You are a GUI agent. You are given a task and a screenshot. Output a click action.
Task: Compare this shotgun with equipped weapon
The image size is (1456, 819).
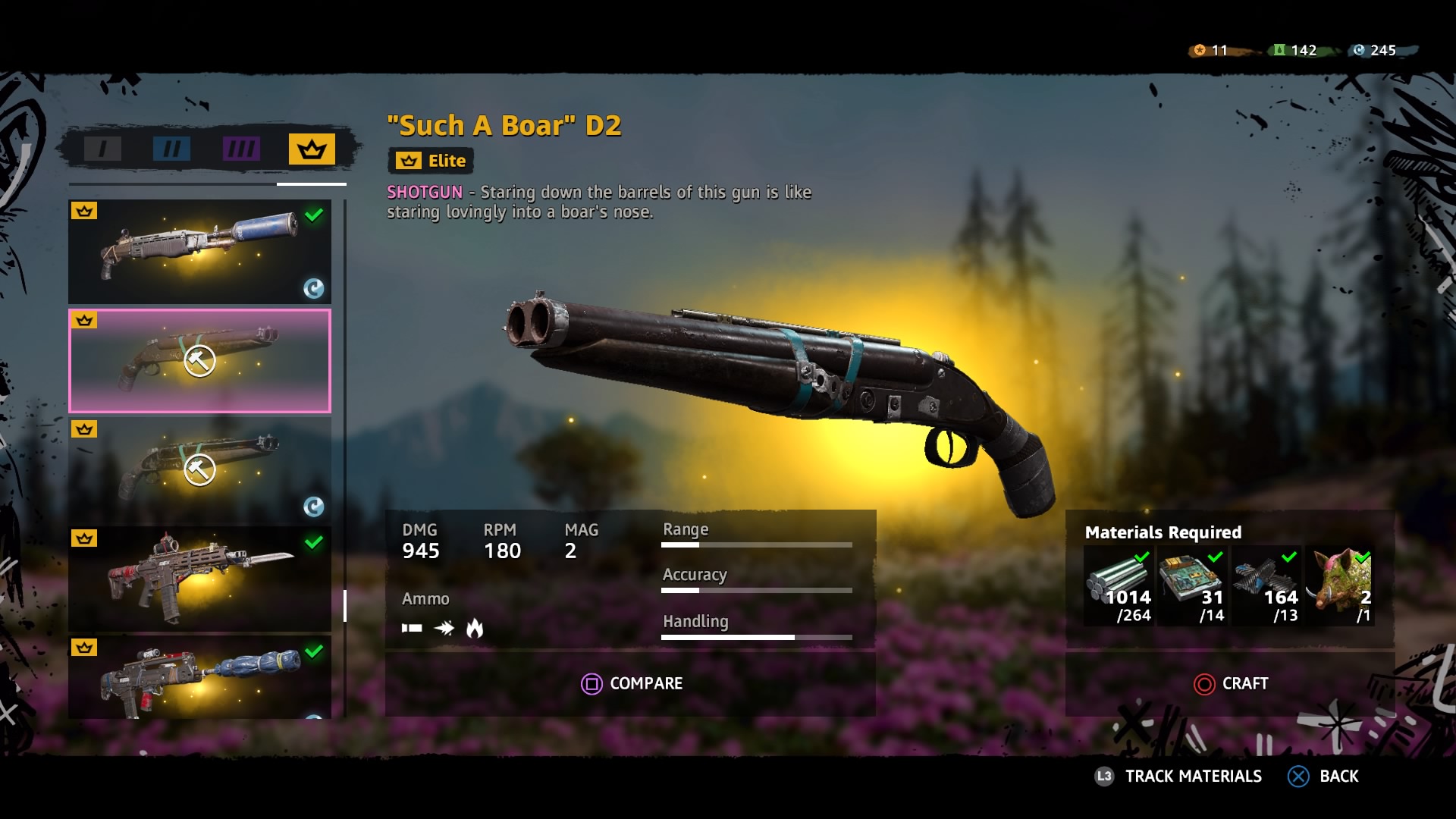(631, 684)
